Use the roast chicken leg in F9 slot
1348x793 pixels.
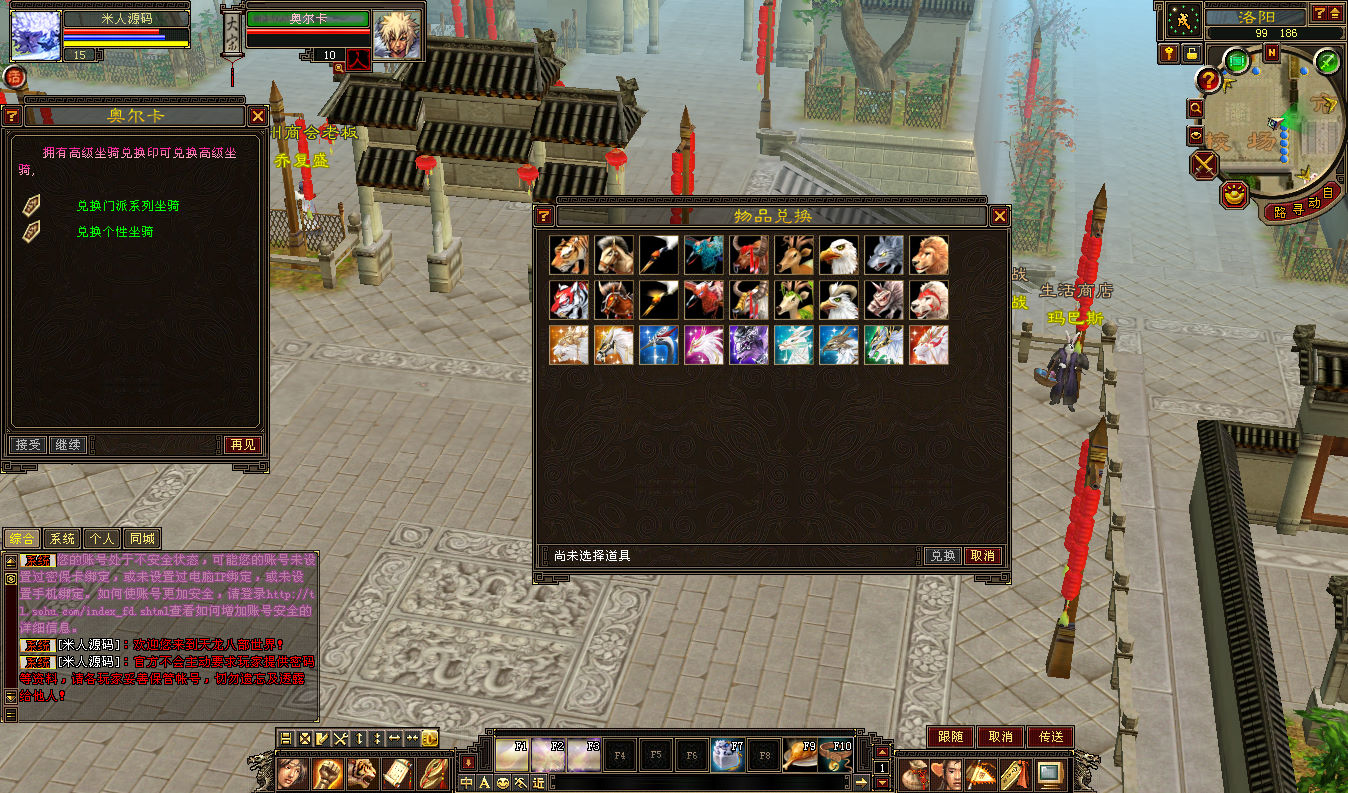798,754
